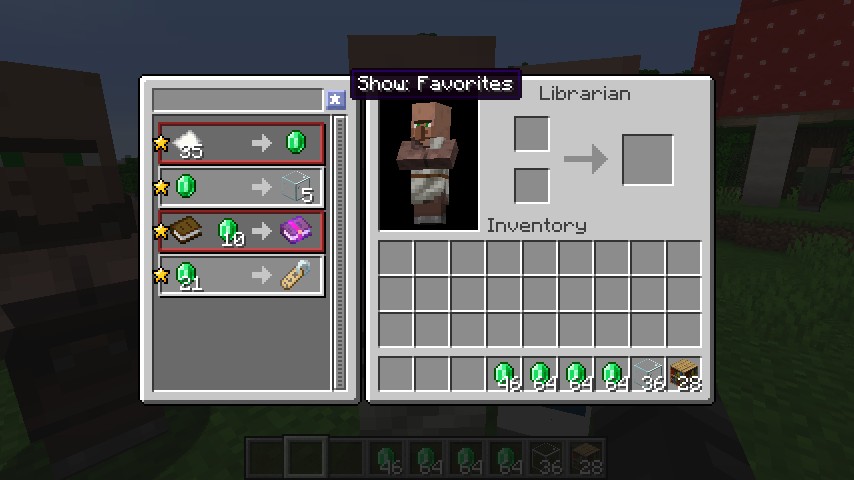Pick up the stack of 46 emeralds
The height and width of the screenshot is (480, 854).
point(504,374)
